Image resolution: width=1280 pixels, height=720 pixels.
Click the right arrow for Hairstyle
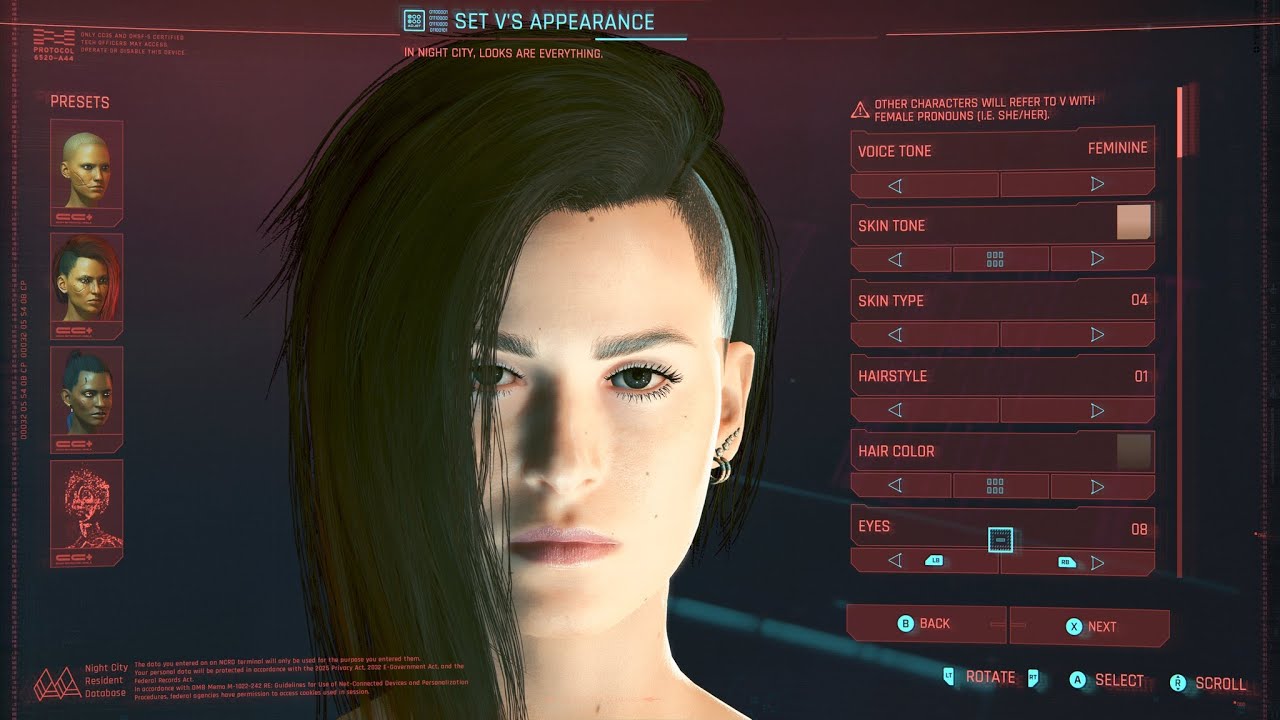coord(1097,409)
